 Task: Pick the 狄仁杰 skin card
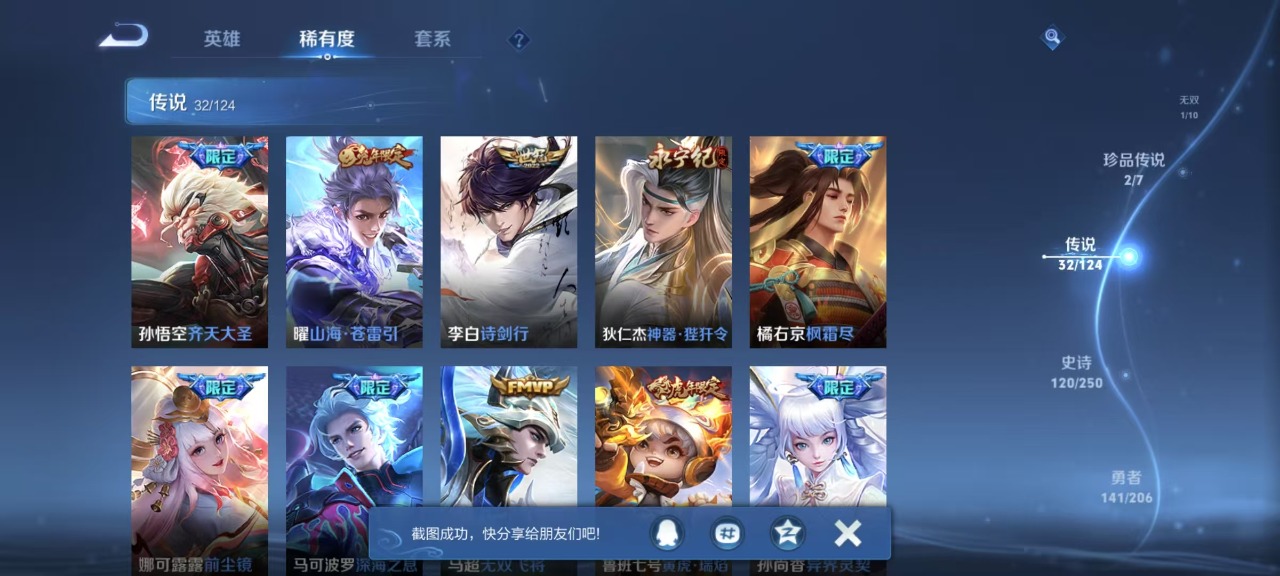tap(663, 242)
